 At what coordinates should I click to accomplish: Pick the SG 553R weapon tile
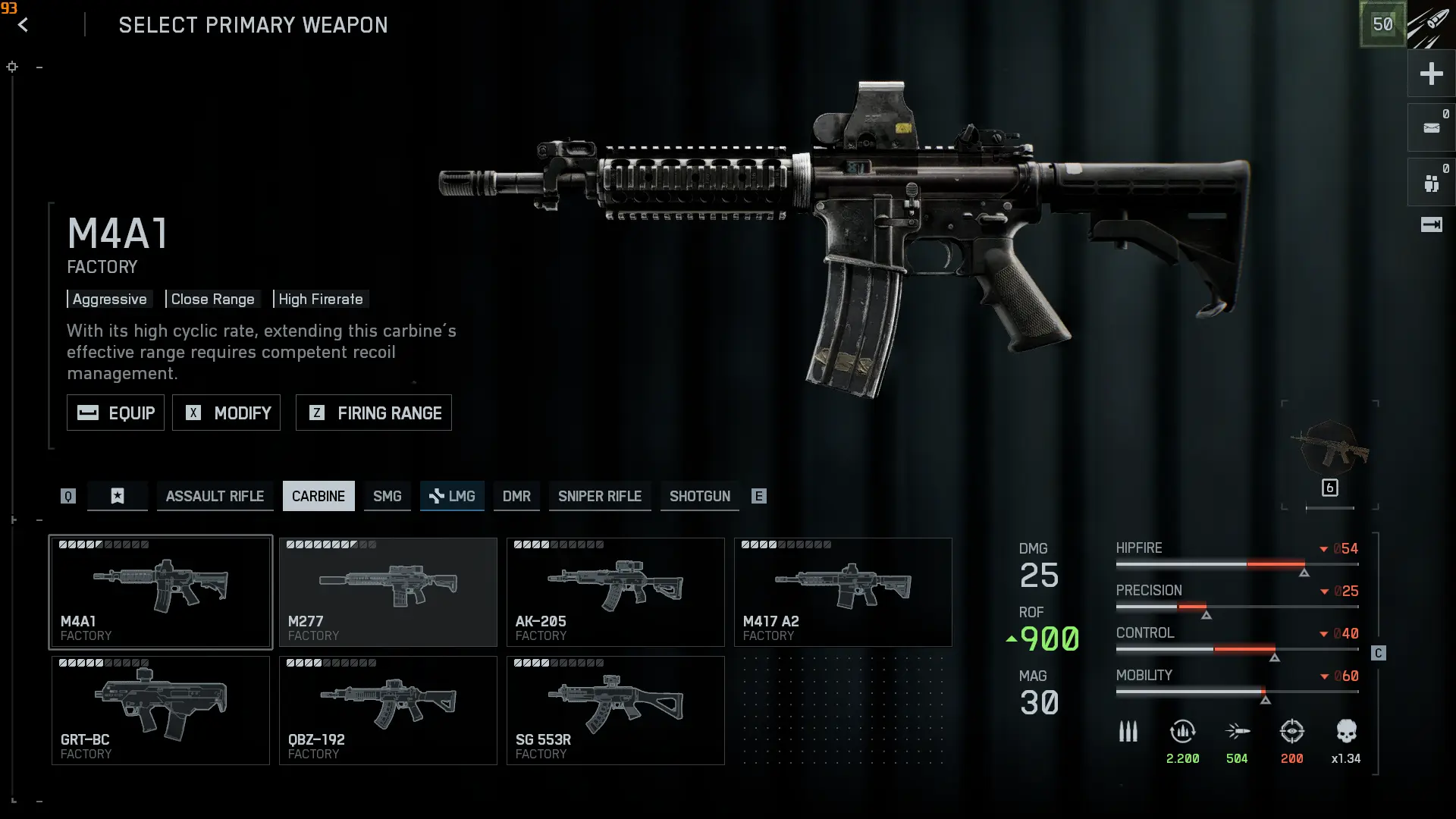point(616,711)
